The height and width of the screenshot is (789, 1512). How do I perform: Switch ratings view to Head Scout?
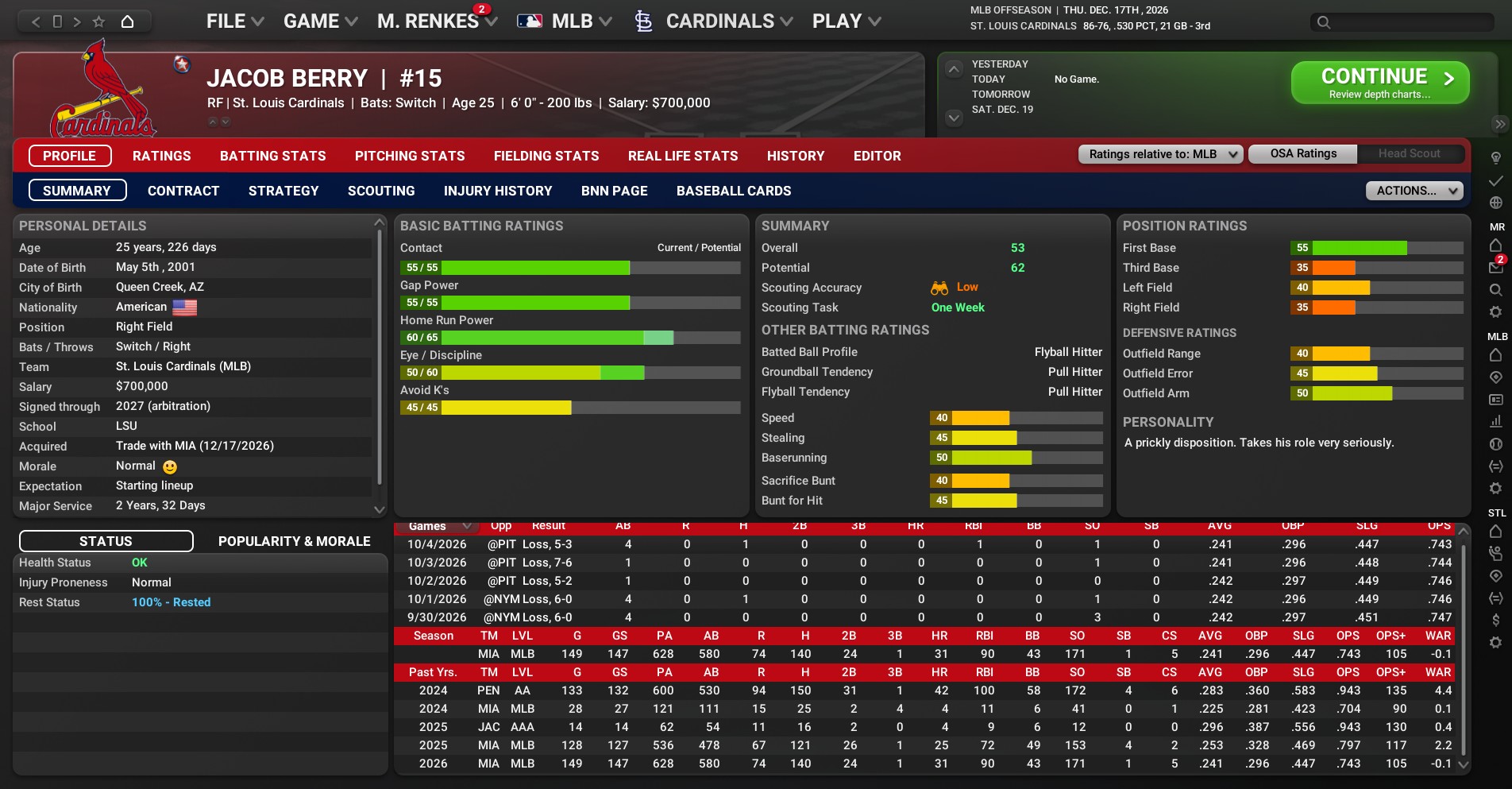(1409, 153)
